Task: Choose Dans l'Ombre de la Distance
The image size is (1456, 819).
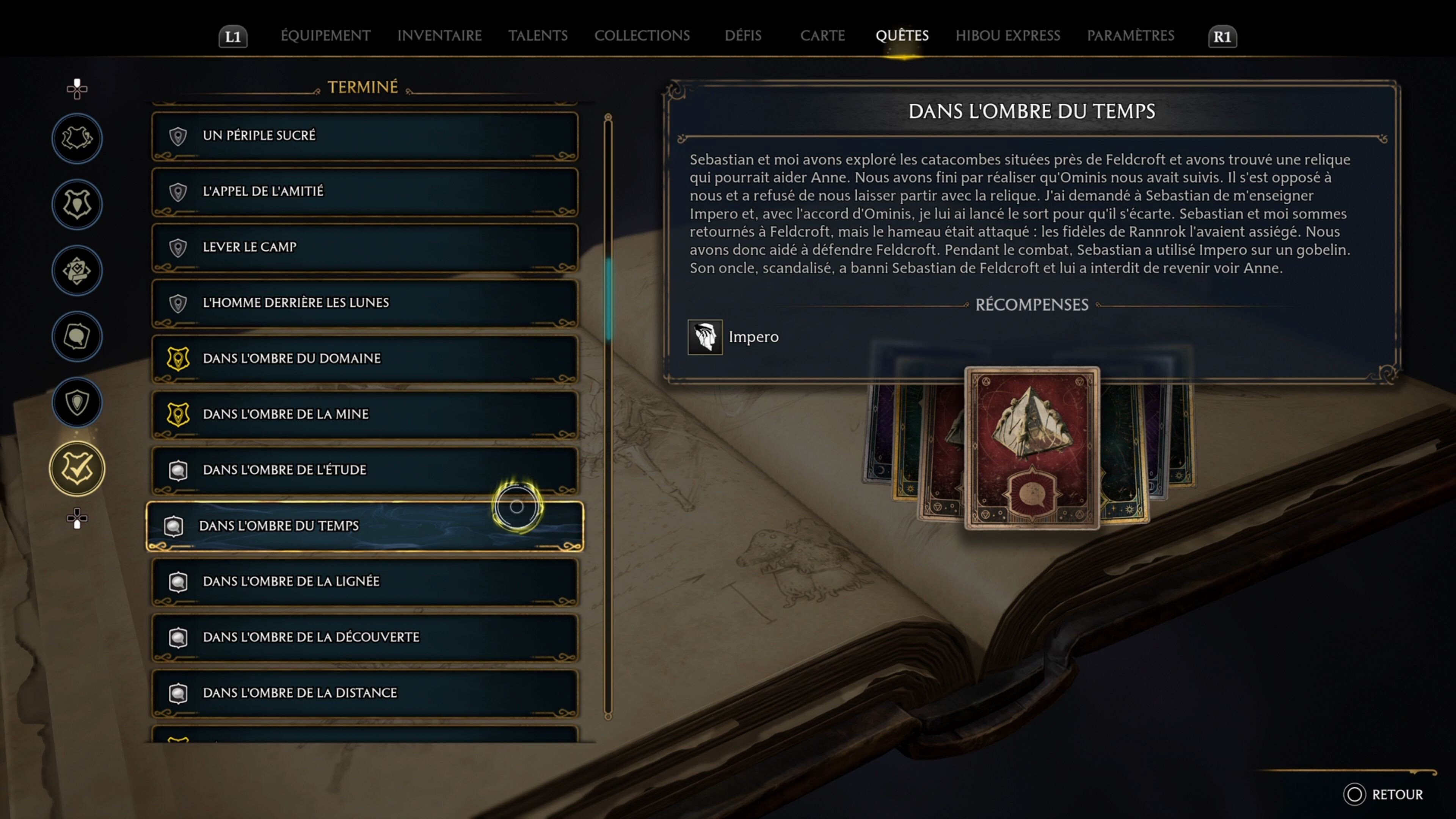Action: 364,693
